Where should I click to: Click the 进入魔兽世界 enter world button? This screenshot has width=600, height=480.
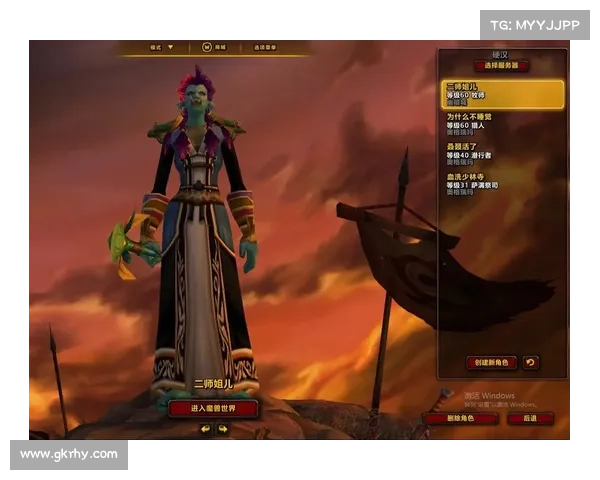213,408
